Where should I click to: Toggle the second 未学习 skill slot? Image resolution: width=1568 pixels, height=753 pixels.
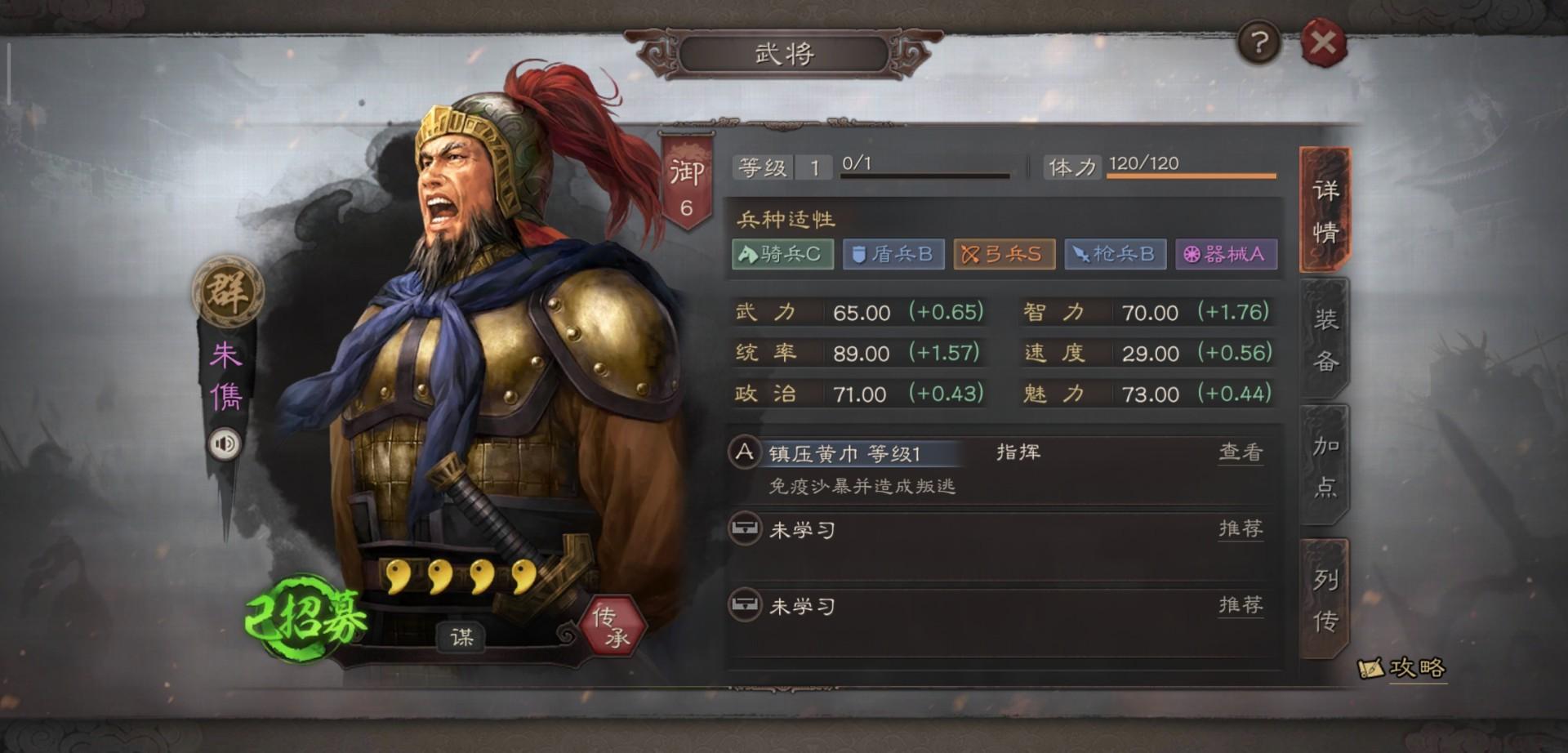pos(803,605)
